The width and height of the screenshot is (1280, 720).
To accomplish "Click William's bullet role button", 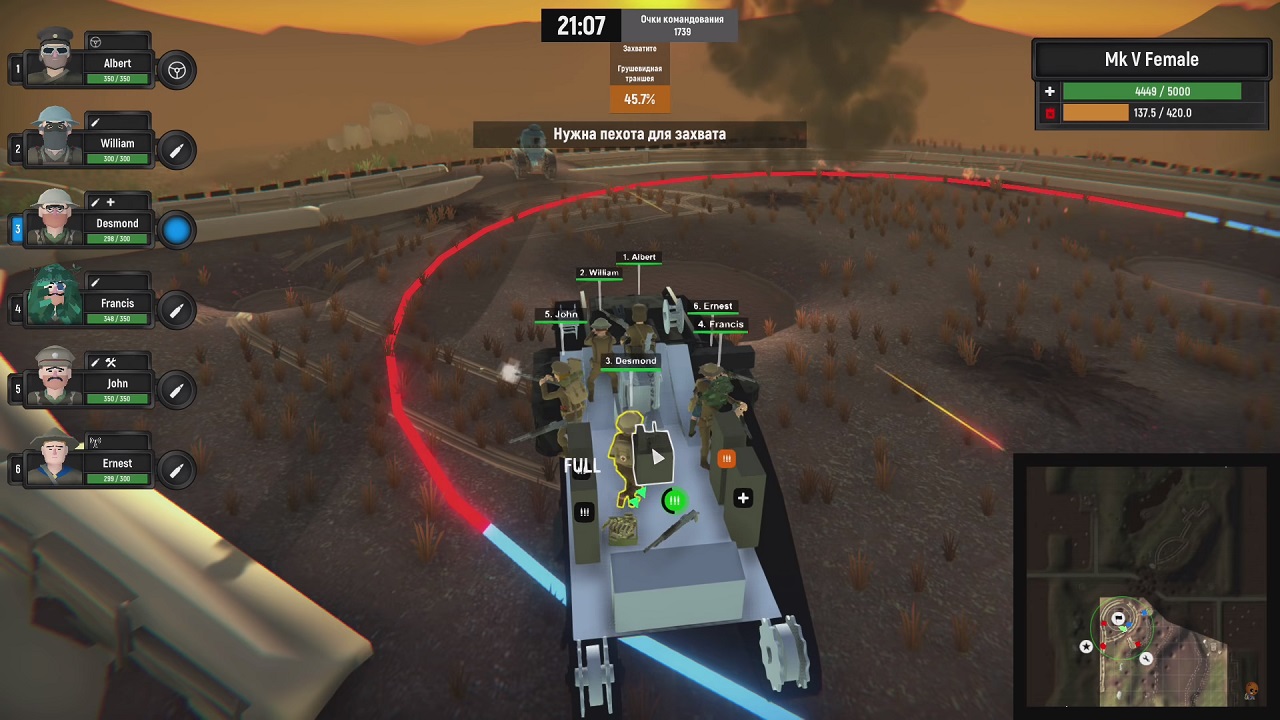I will tap(177, 150).
